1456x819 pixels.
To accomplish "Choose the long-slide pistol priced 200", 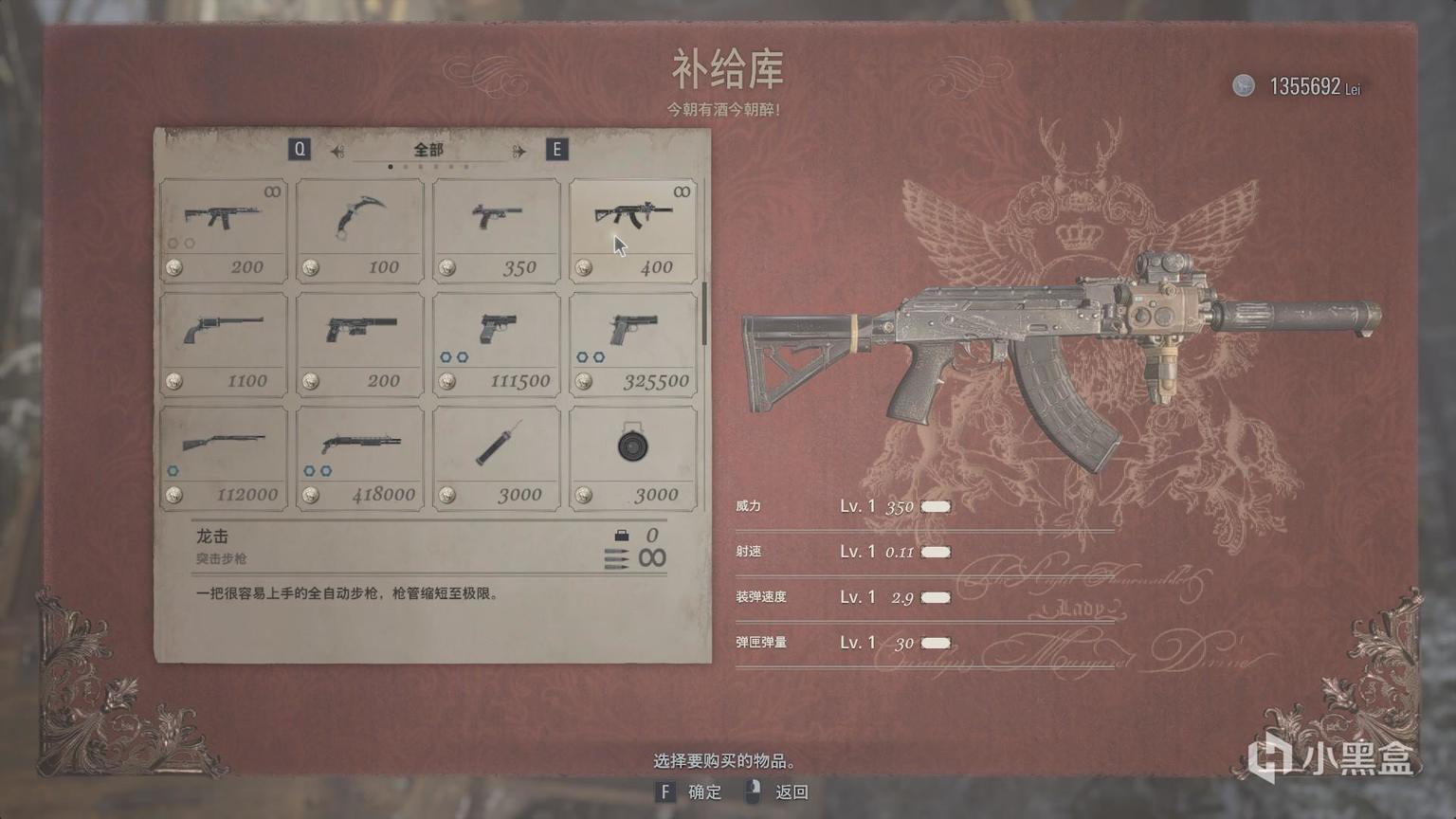I will pos(360,344).
